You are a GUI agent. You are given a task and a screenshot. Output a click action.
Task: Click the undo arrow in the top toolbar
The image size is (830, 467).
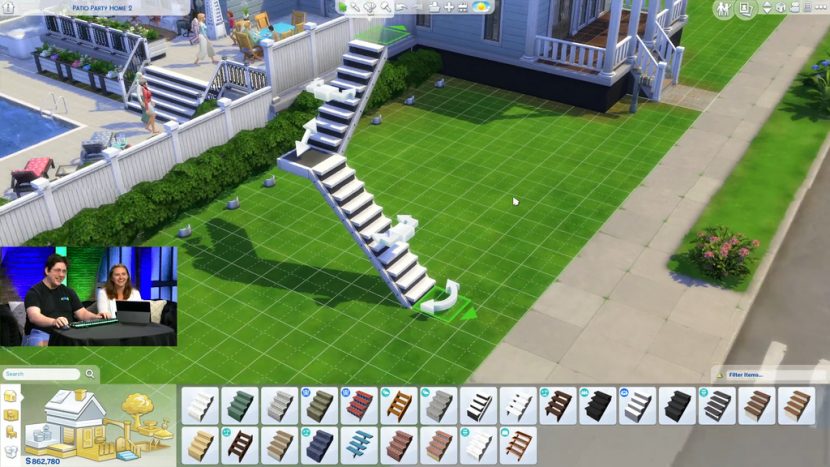click(400, 7)
